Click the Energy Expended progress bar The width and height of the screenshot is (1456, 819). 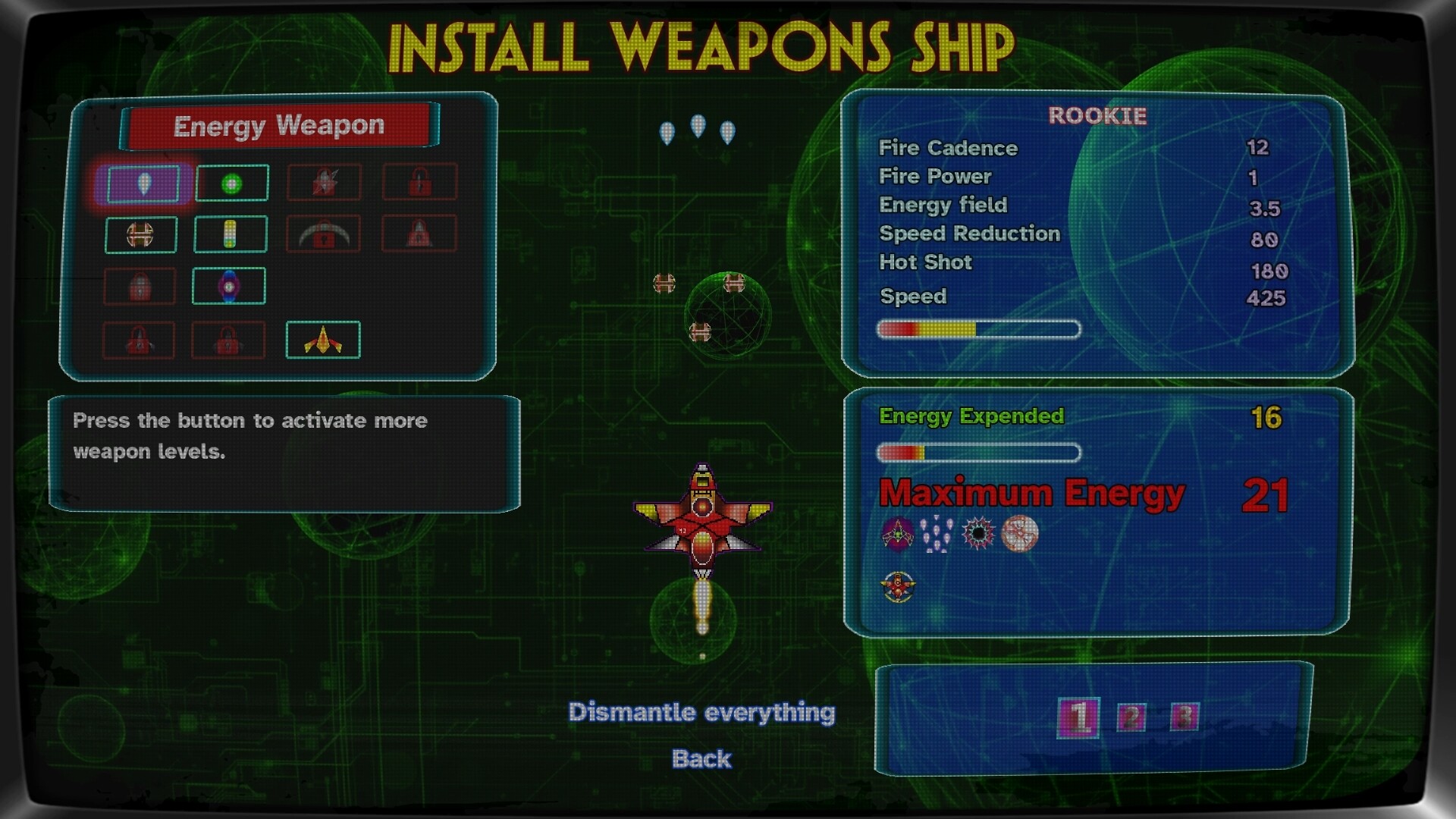978,453
